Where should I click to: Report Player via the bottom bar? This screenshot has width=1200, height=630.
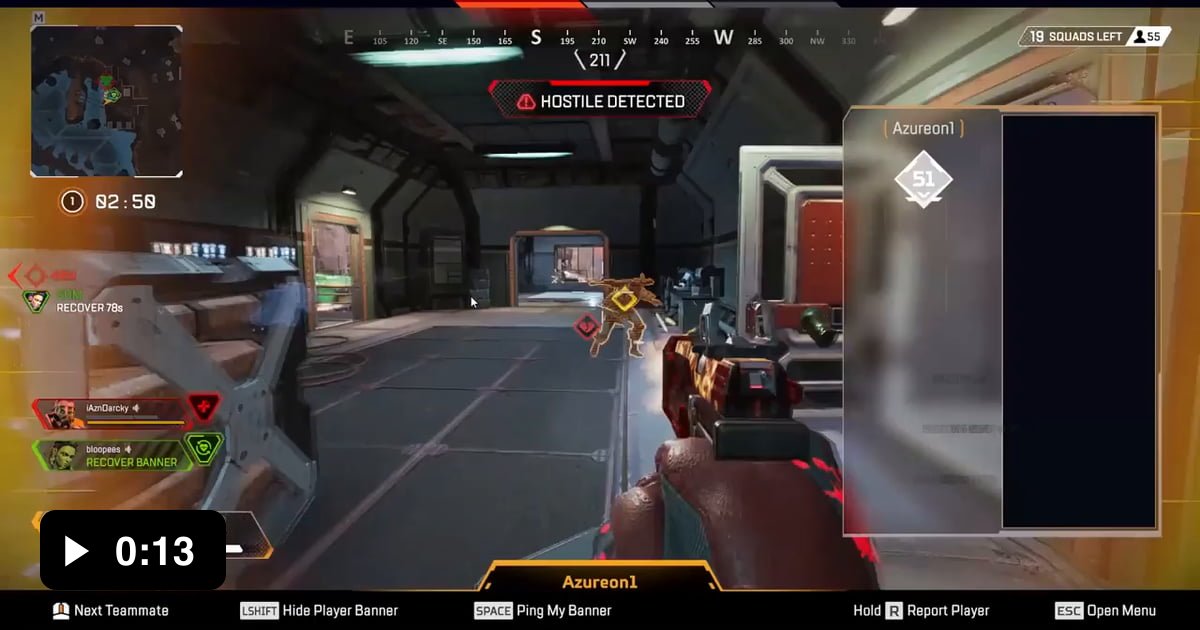click(921, 610)
